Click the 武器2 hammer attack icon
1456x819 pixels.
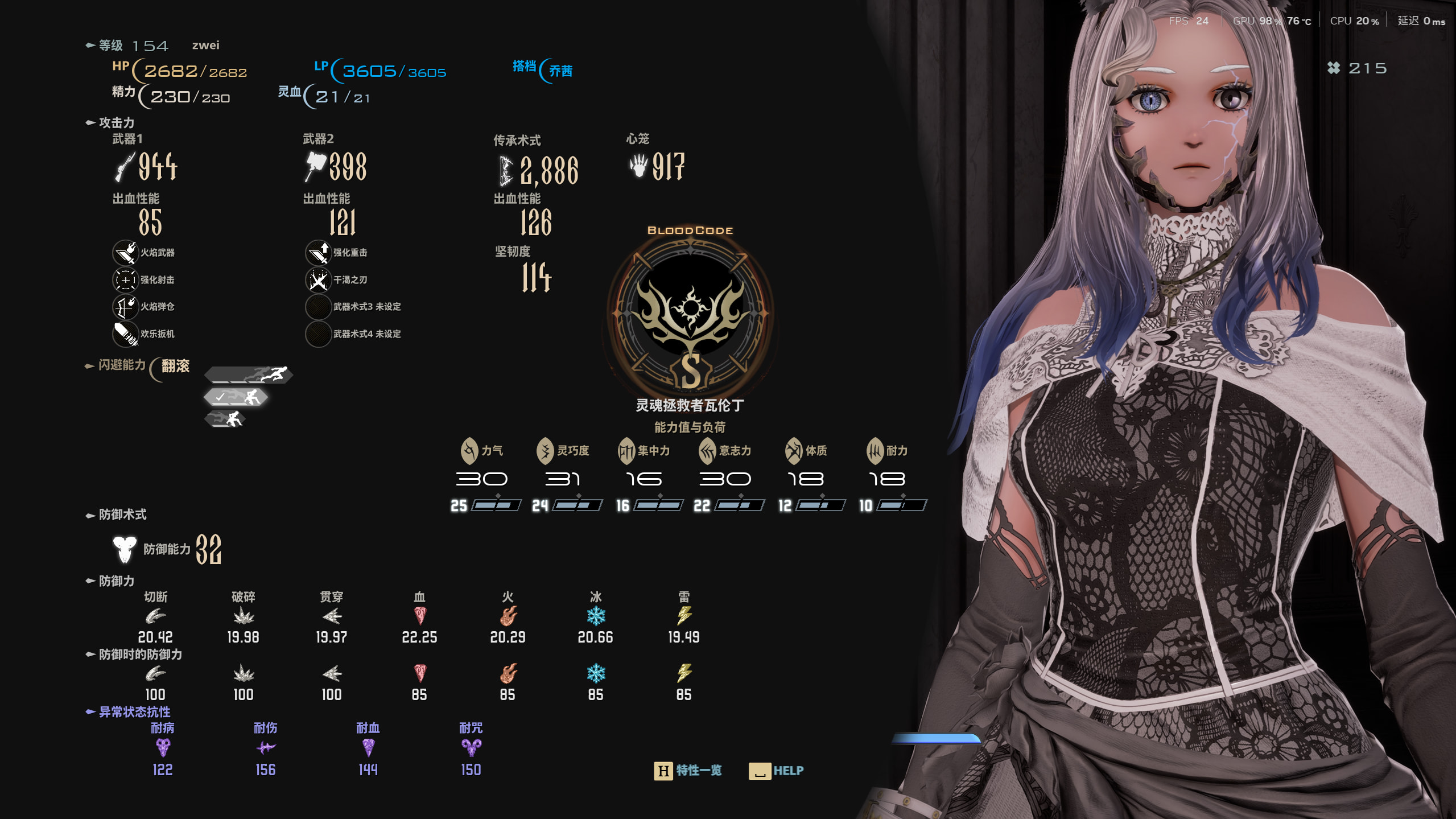(316, 166)
